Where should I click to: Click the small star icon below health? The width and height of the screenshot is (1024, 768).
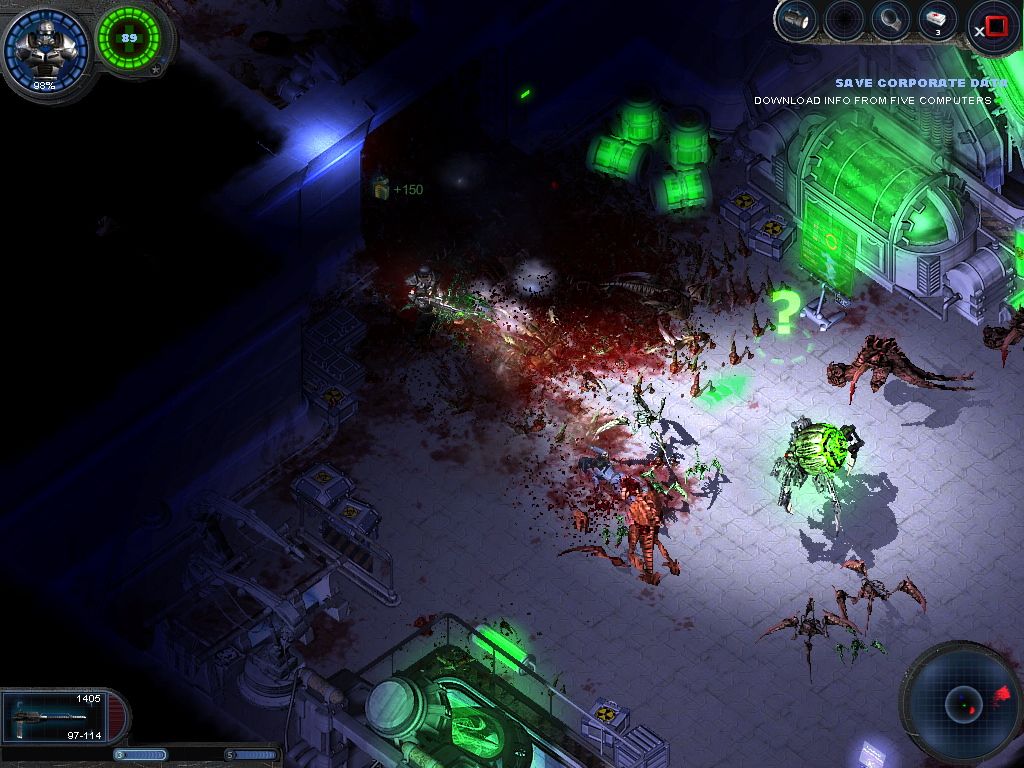tap(156, 70)
